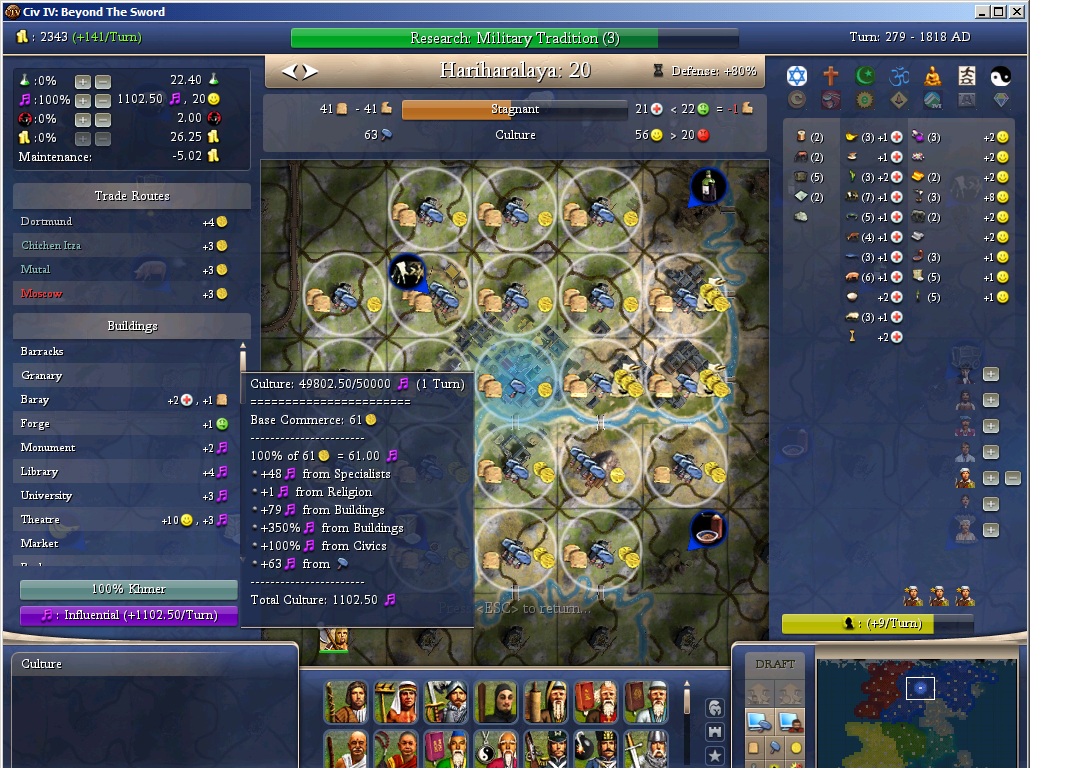Image resolution: width=1075 pixels, height=775 pixels.
Task: Click the Buddhism golden statue icon
Action: point(933,76)
